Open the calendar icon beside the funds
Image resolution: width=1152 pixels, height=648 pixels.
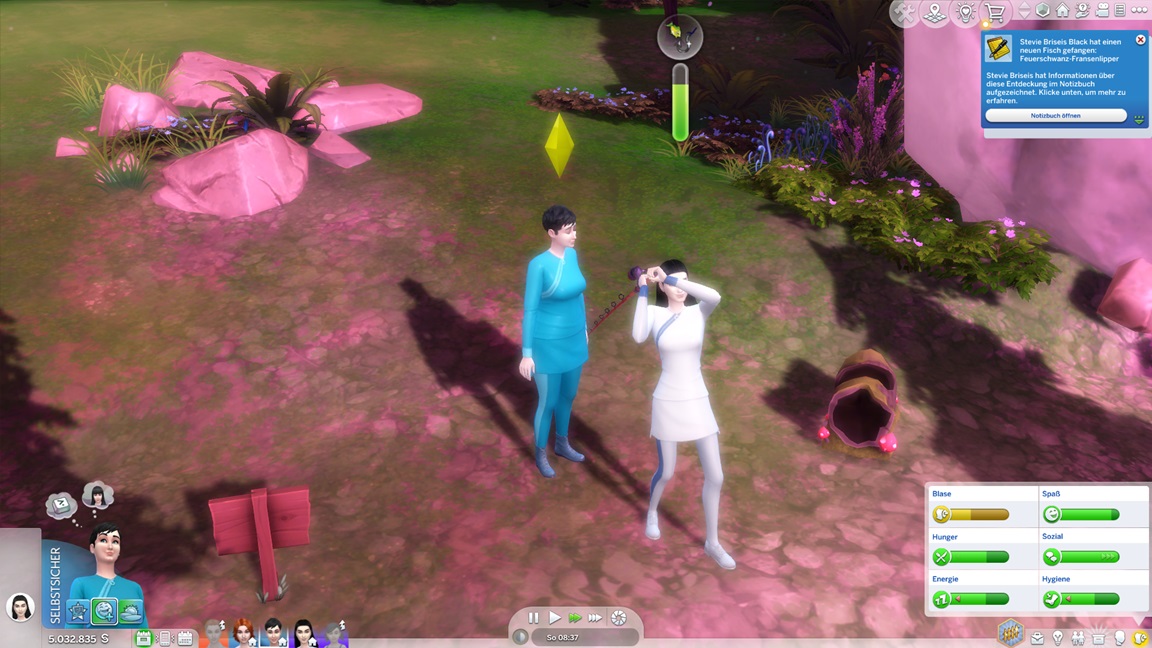143,638
